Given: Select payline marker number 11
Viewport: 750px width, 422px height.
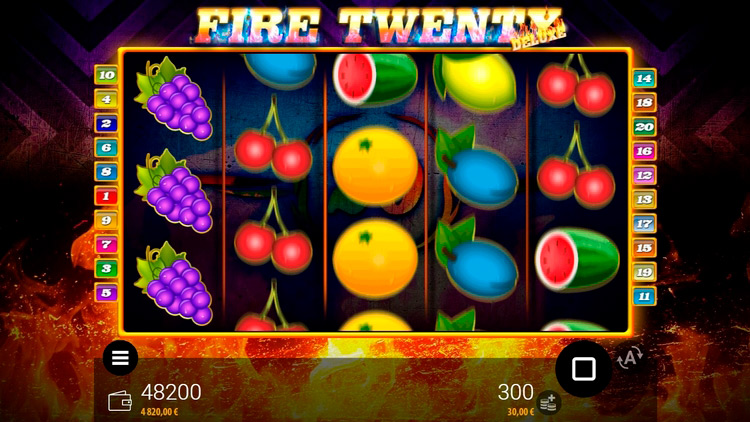Looking at the screenshot, I should 644,296.
